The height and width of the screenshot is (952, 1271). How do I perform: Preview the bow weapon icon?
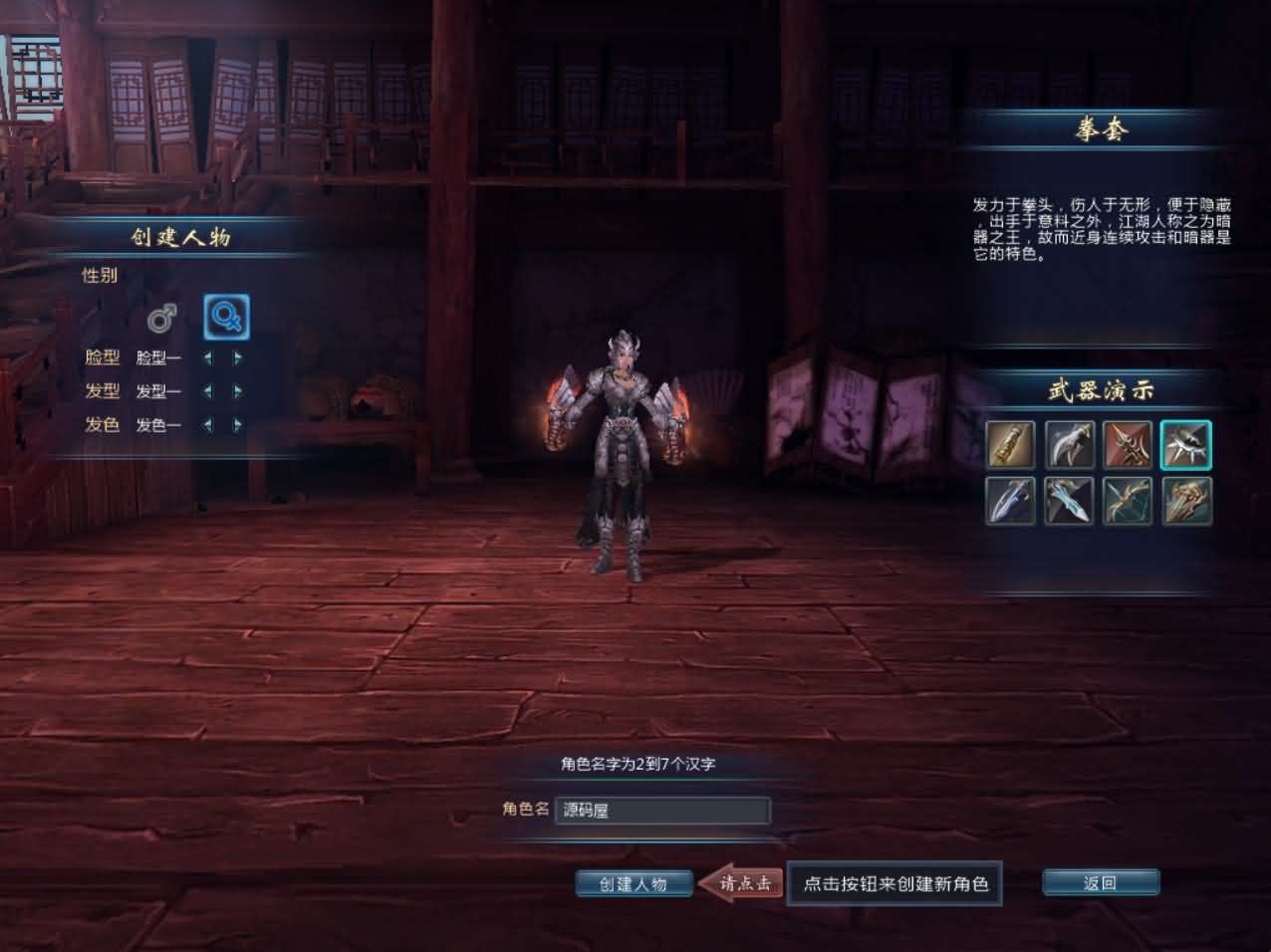(x=1128, y=500)
